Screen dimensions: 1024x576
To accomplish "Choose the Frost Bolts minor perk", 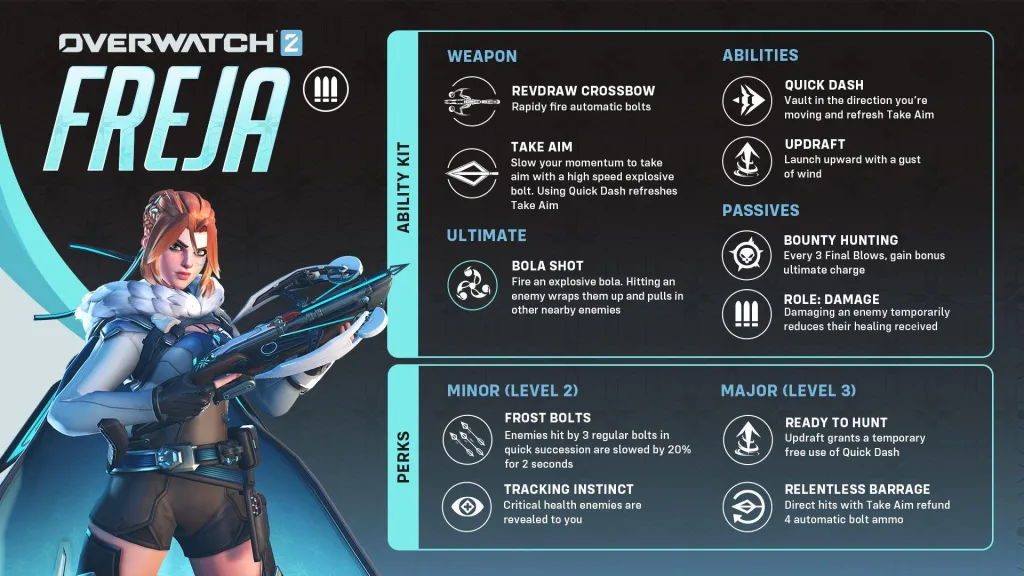I will click(x=468, y=435).
